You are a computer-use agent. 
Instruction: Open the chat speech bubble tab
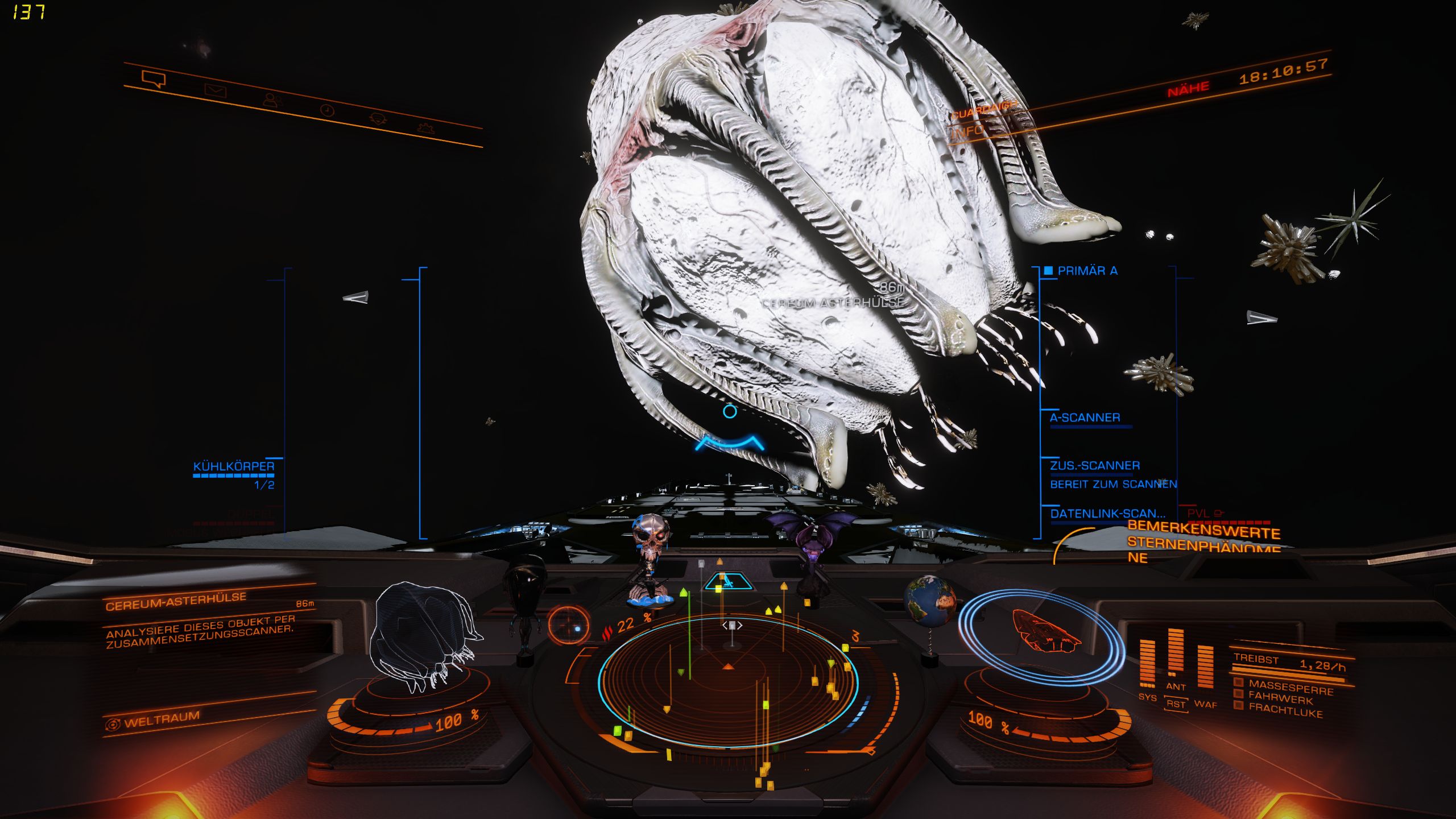154,78
